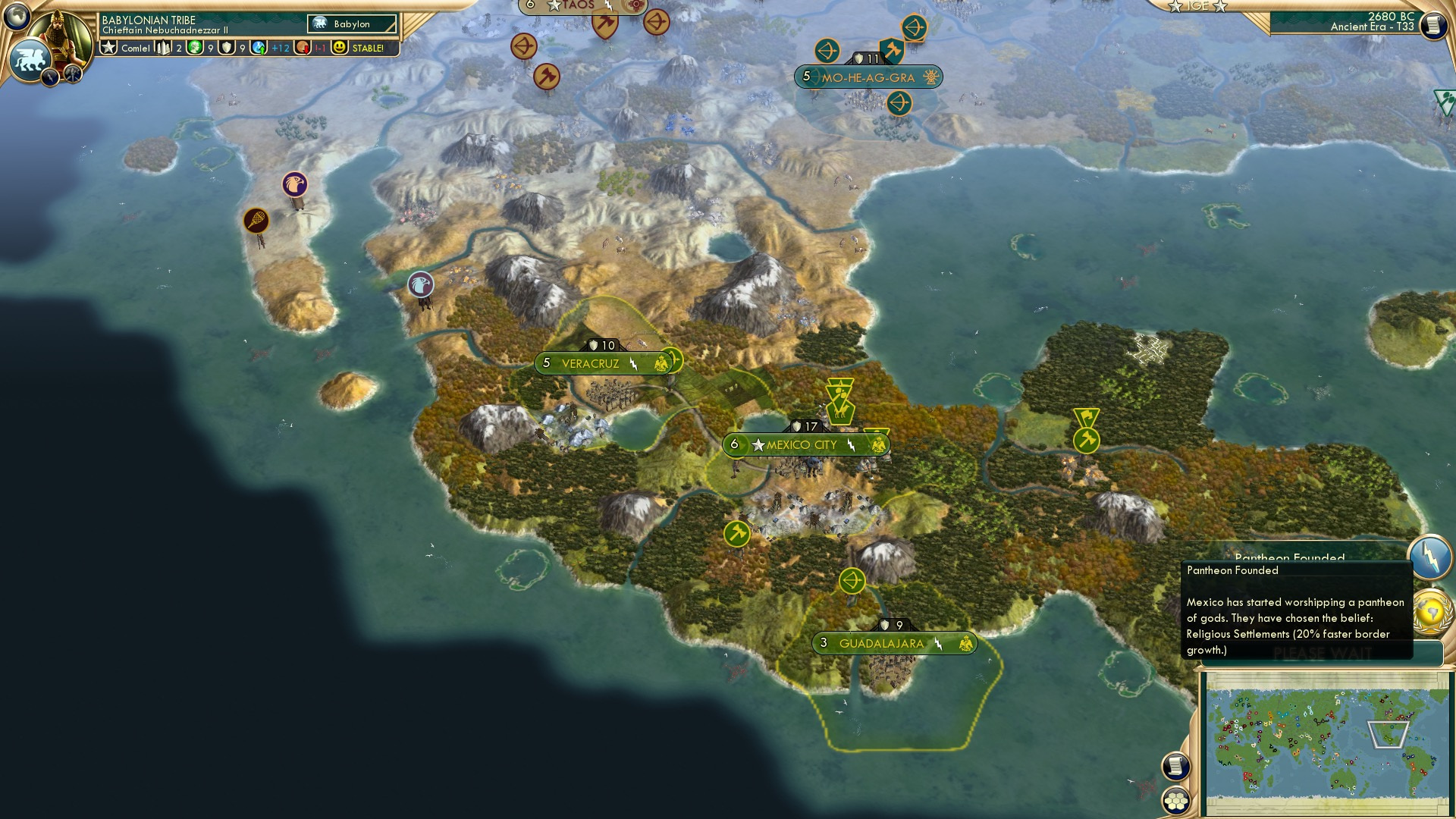1456x819 pixels.
Task: Open the notification log scroll icon
Action: (1176, 766)
